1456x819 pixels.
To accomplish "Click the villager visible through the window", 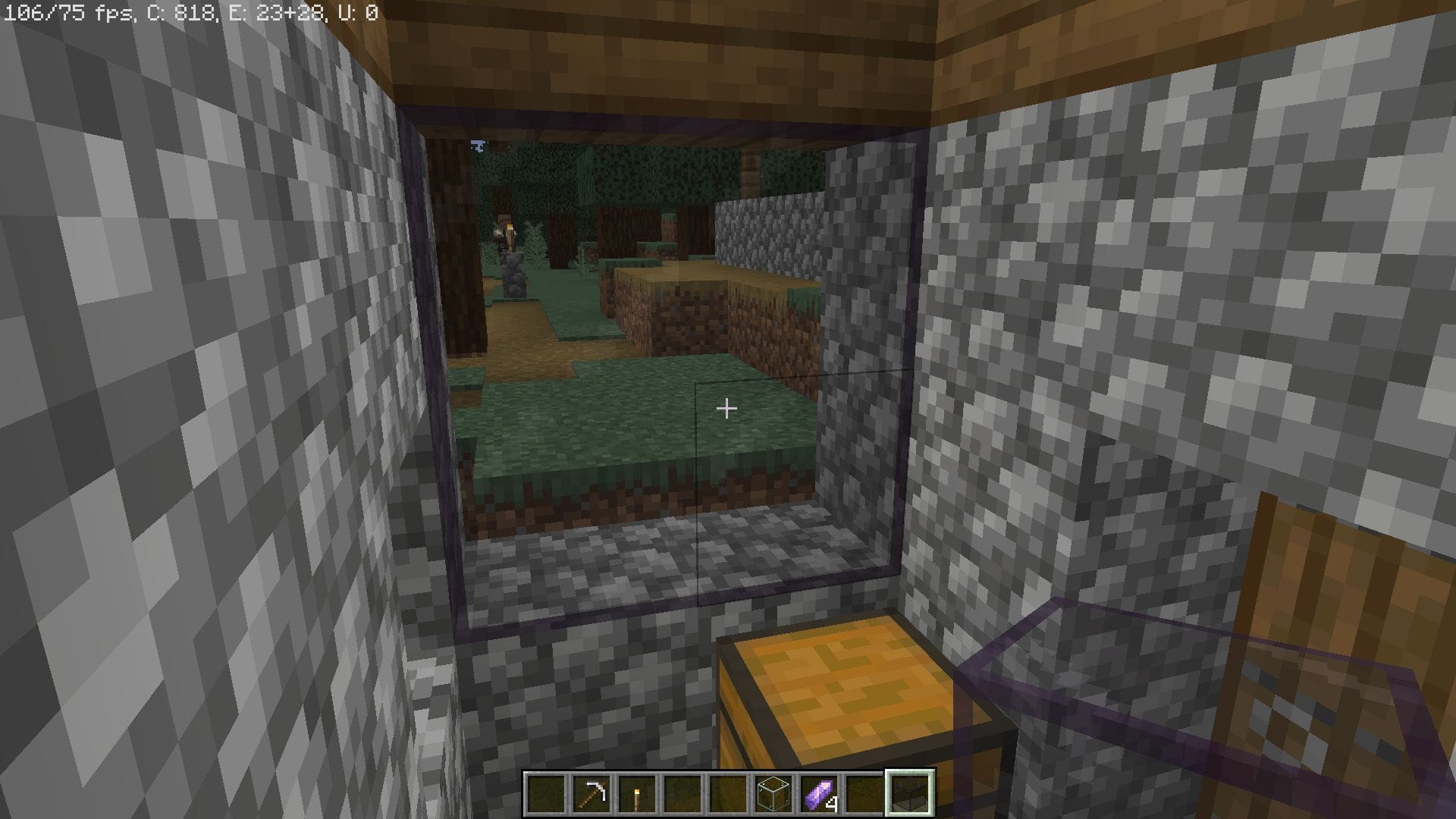I will pyautogui.click(x=502, y=225).
